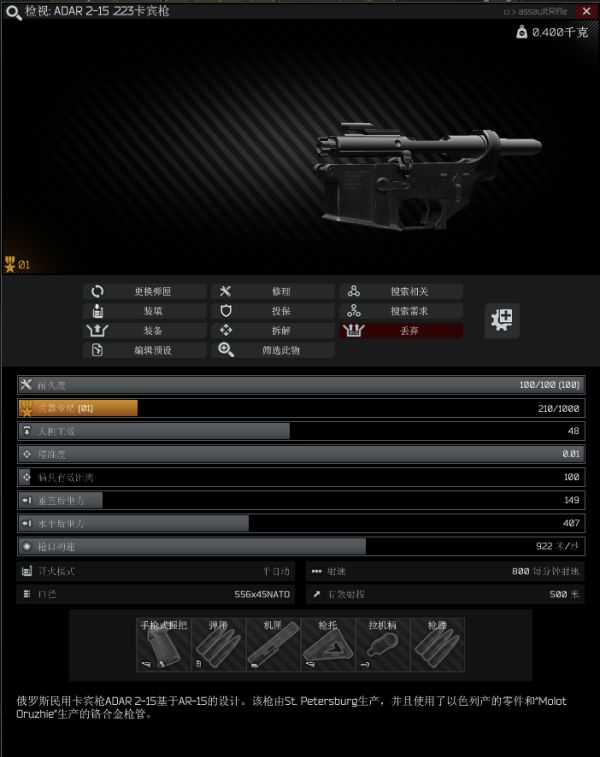The width and height of the screenshot is (600, 757).
Task: Choose the 装备 (equip) button
Action: pos(145,331)
